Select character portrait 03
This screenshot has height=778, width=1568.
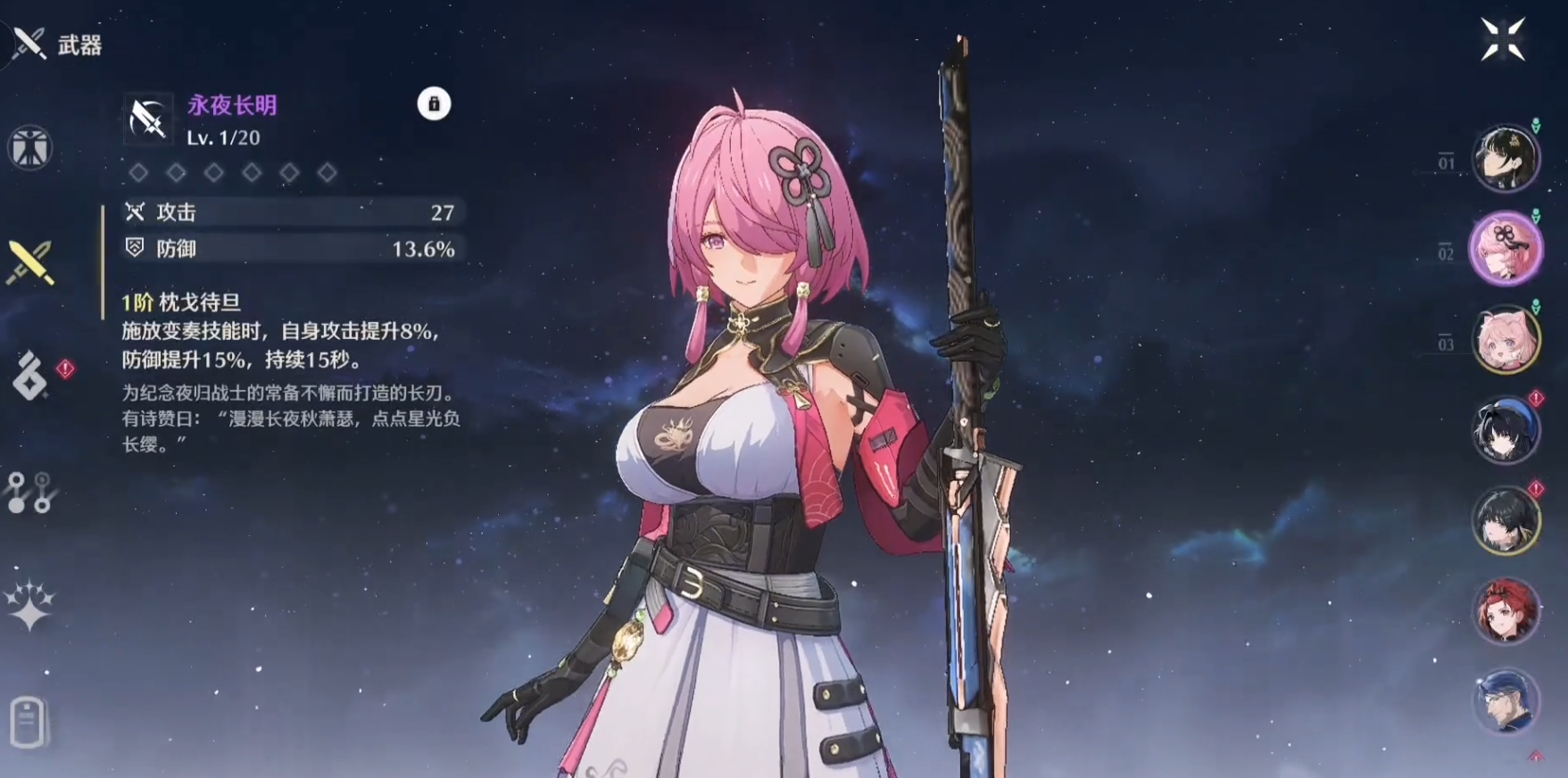[x=1506, y=341]
